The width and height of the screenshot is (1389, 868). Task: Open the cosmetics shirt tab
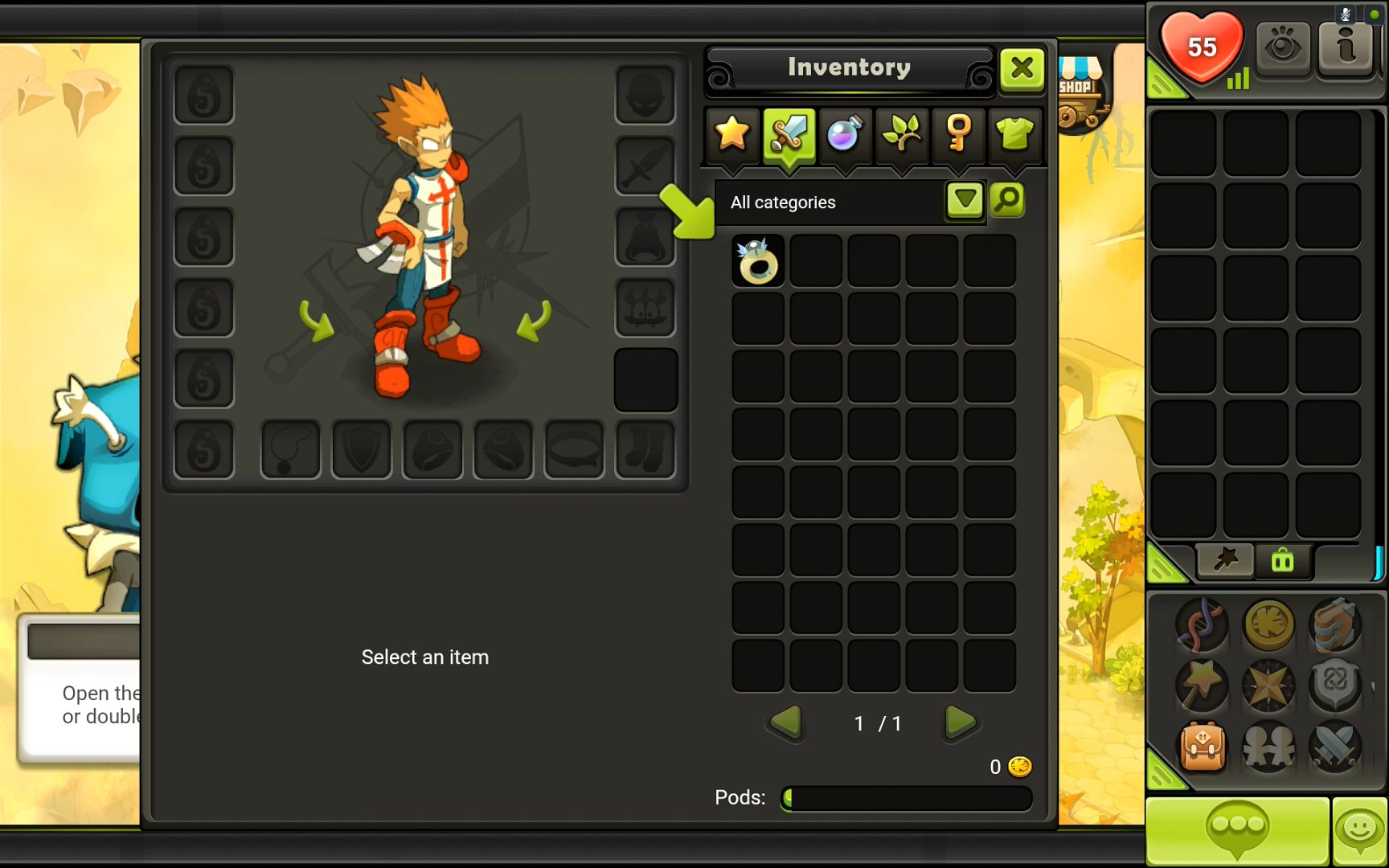pos(1016,135)
